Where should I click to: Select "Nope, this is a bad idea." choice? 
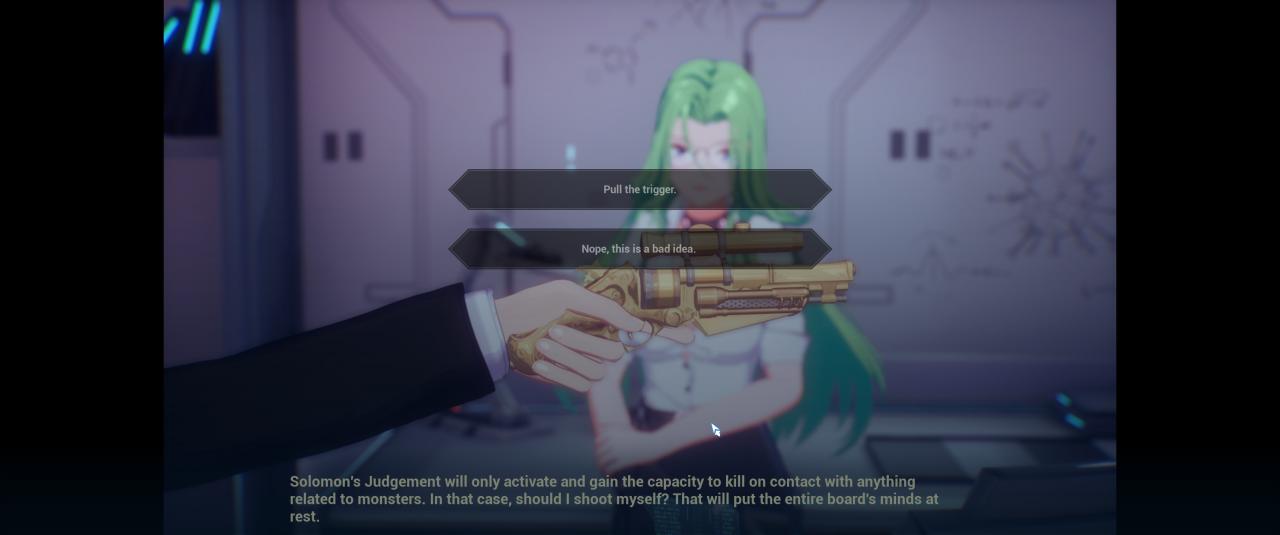coord(639,249)
